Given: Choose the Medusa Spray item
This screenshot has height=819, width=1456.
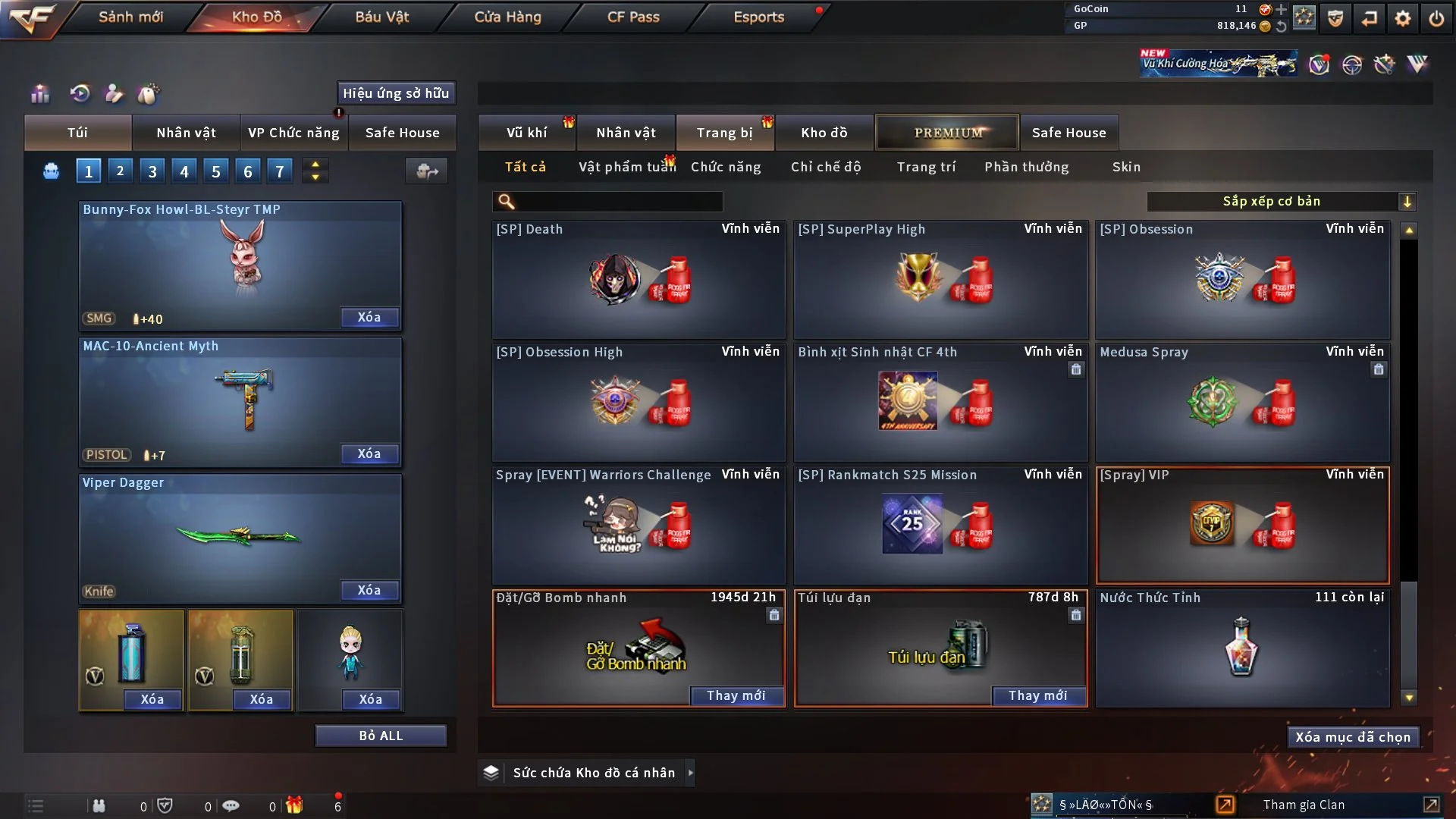Looking at the screenshot, I should point(1242,402).
